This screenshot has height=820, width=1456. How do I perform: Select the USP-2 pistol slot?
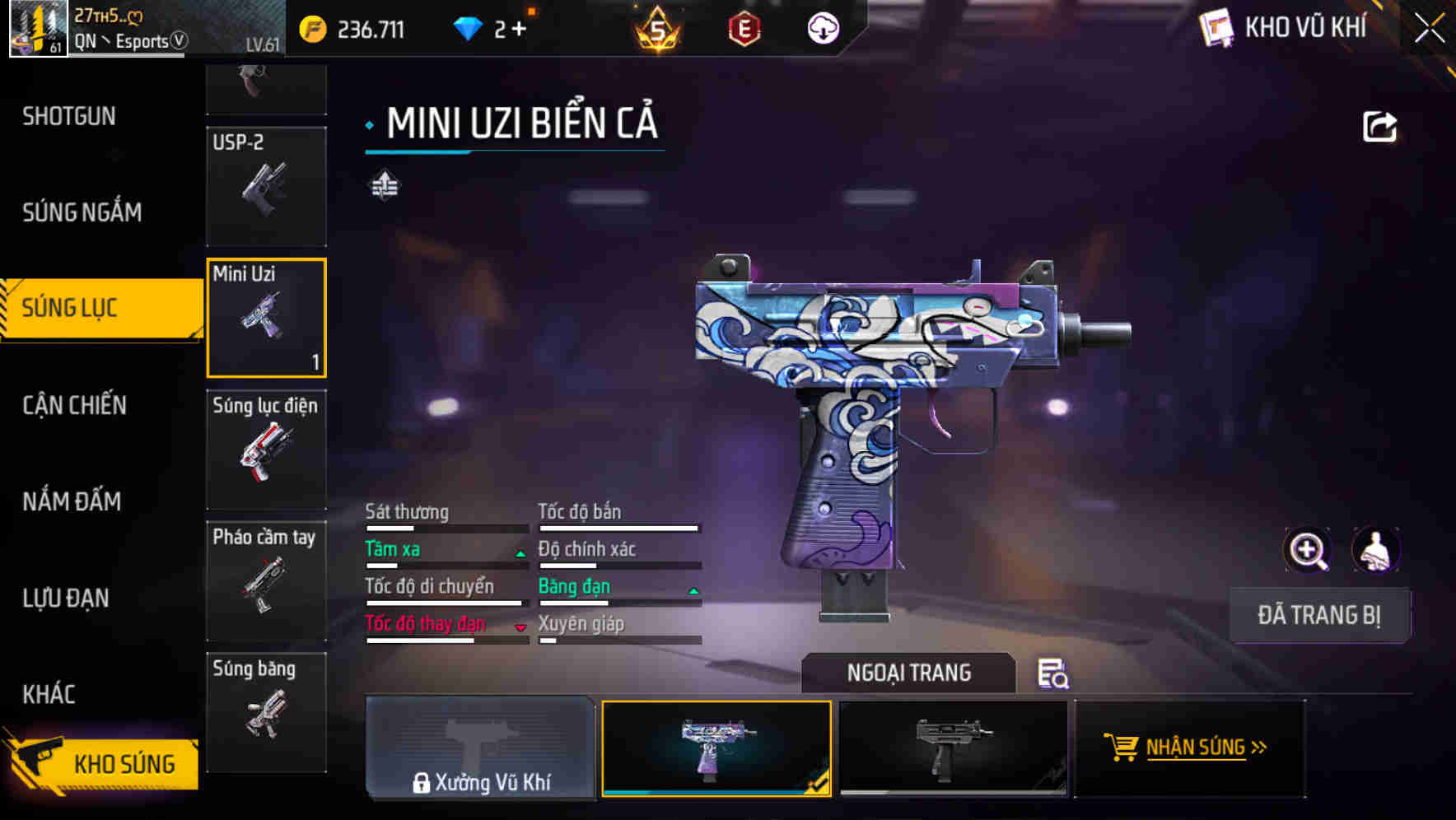[266, 186]
